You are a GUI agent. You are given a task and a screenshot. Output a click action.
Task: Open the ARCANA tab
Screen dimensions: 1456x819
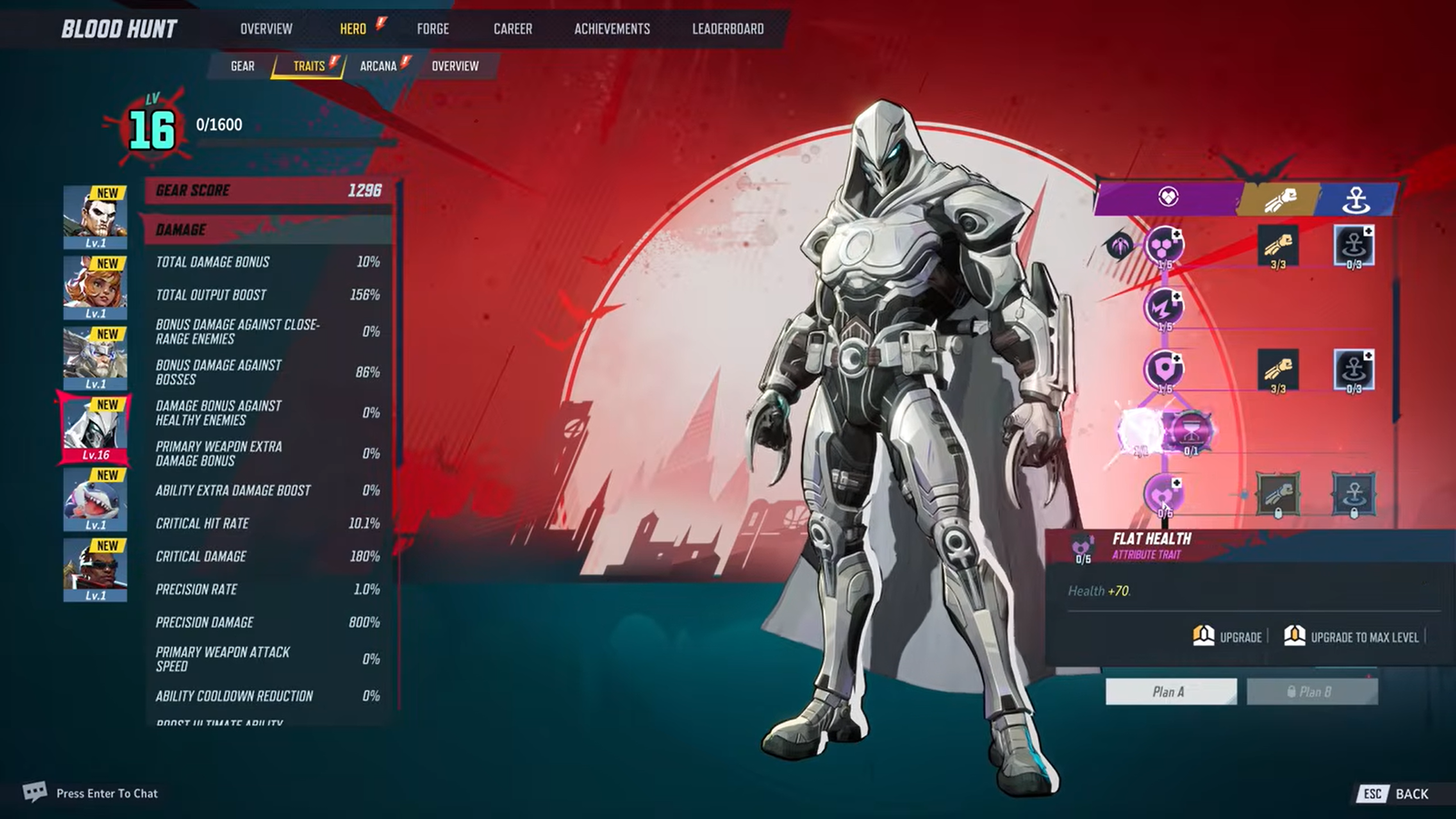(x=379, y=66)
